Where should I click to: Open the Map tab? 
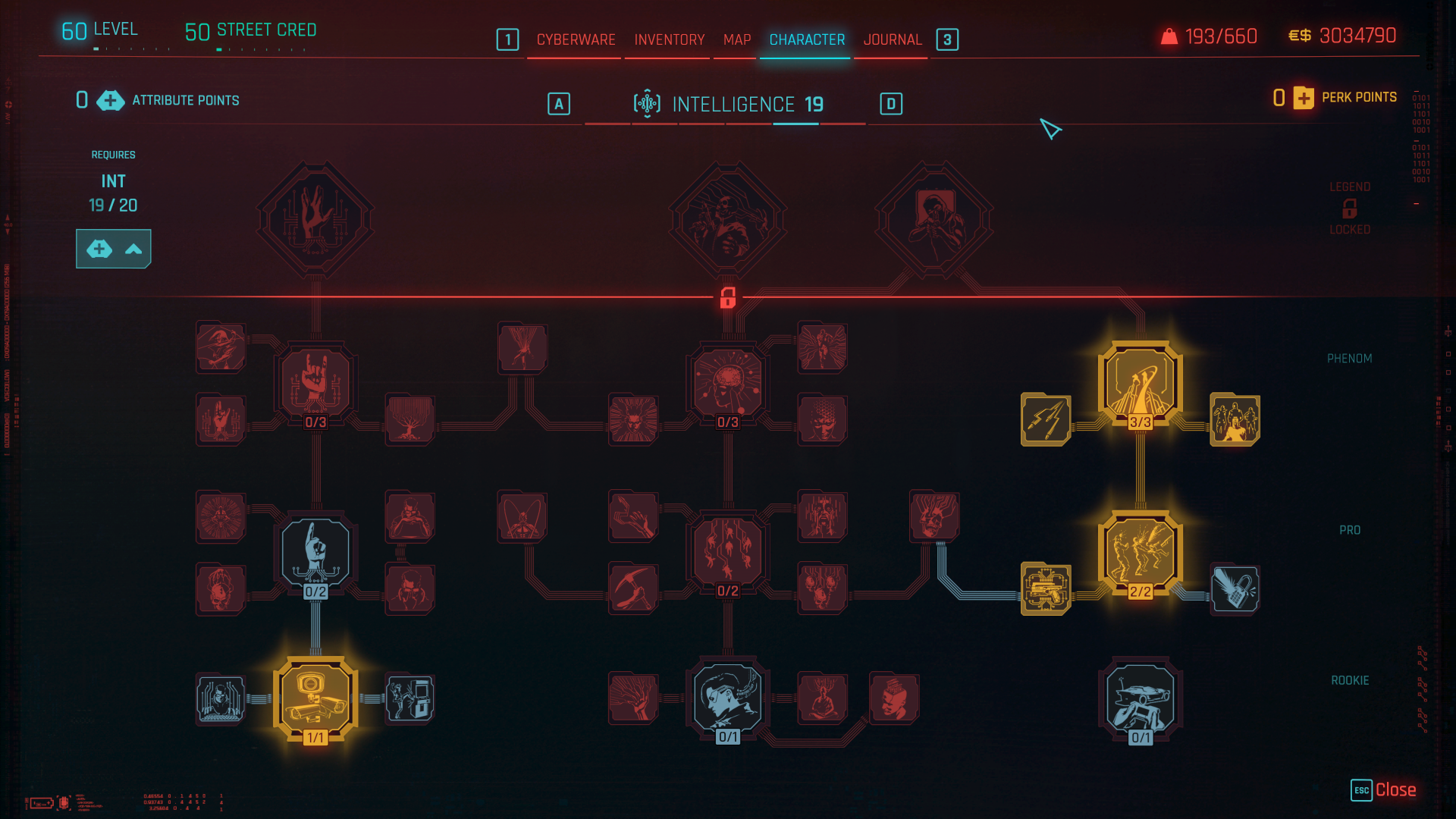736,39
